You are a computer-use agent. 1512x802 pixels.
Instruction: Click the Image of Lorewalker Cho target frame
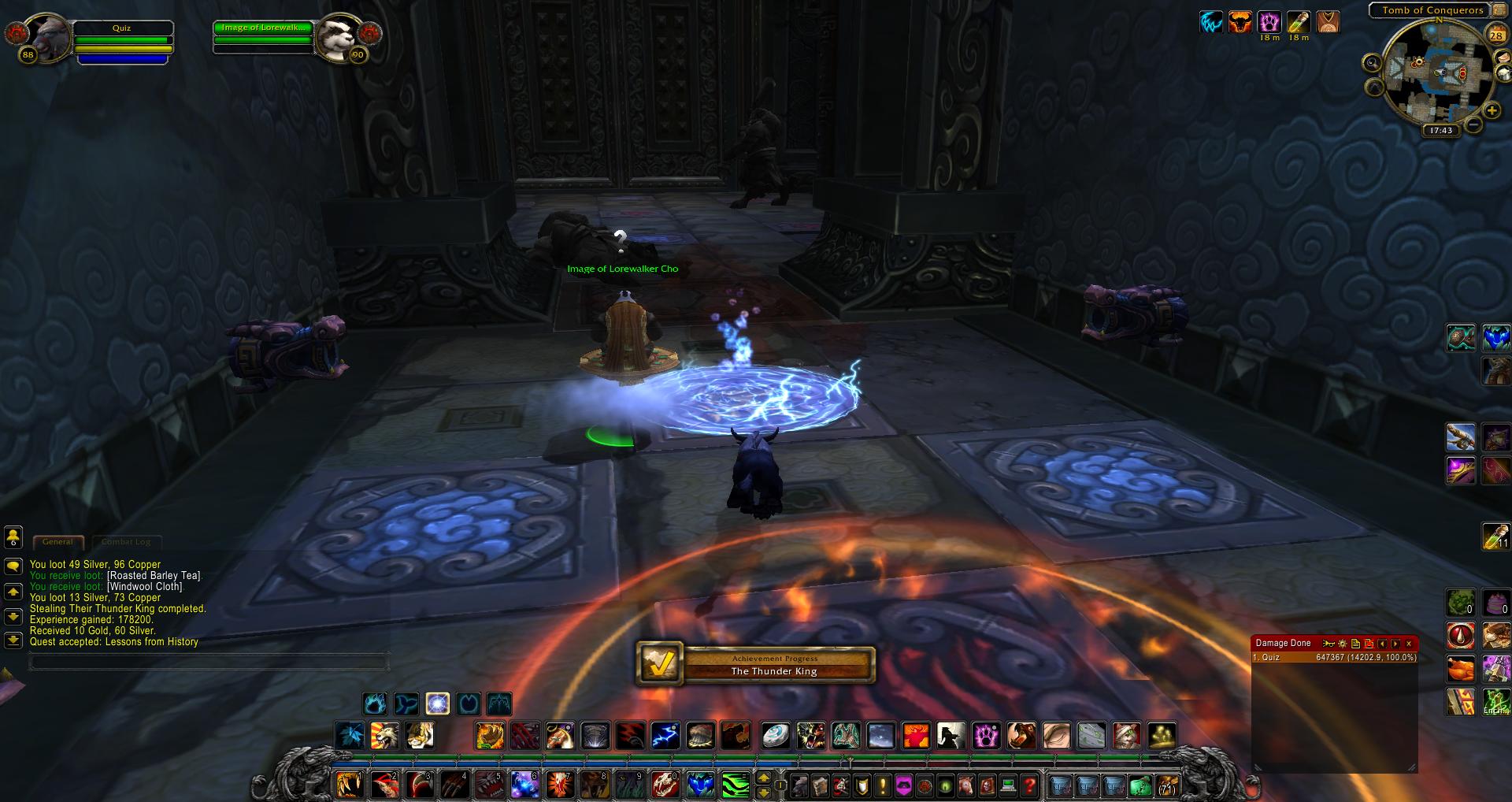264,28
